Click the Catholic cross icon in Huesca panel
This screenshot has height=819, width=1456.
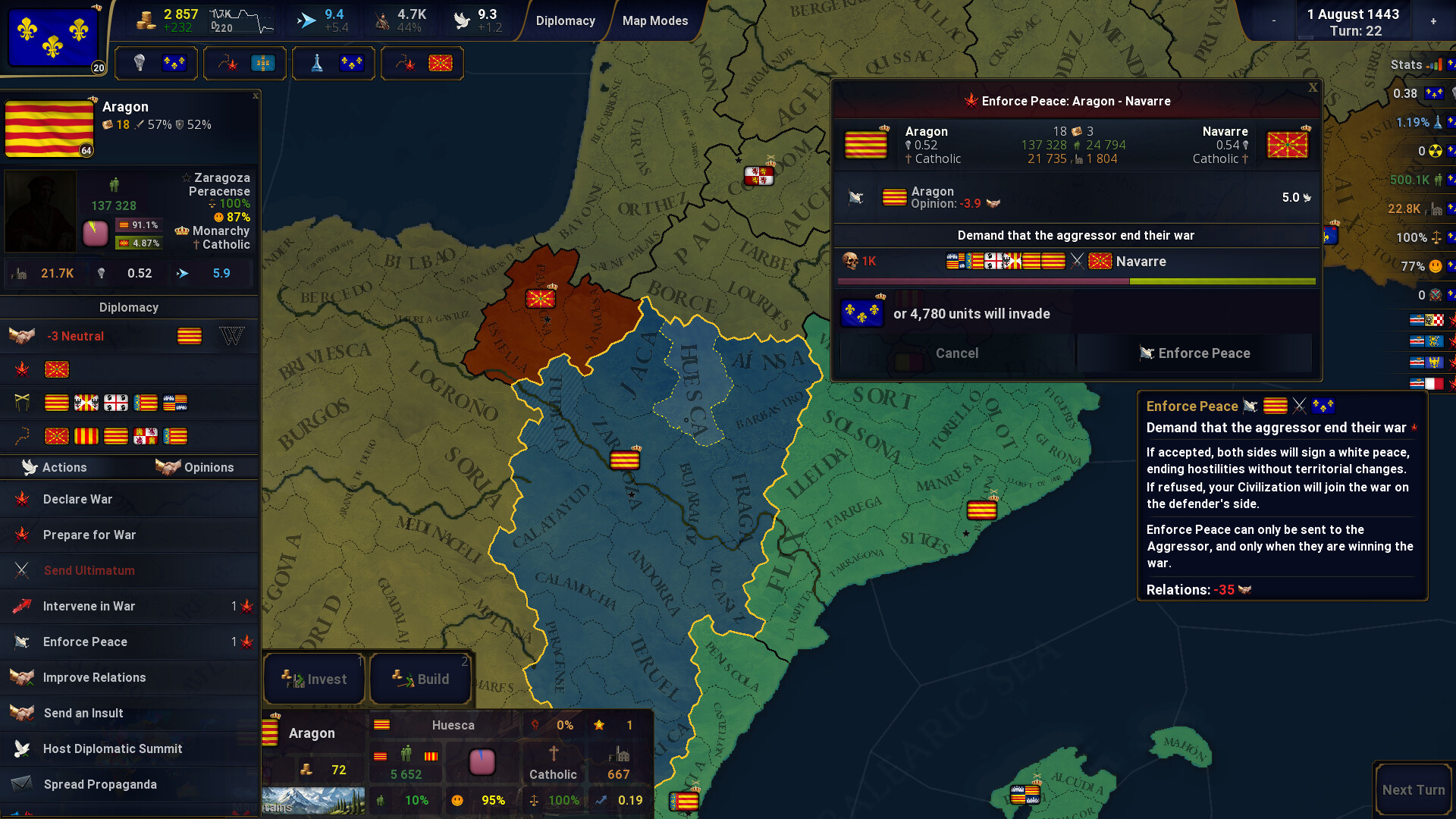pos(553,755)
